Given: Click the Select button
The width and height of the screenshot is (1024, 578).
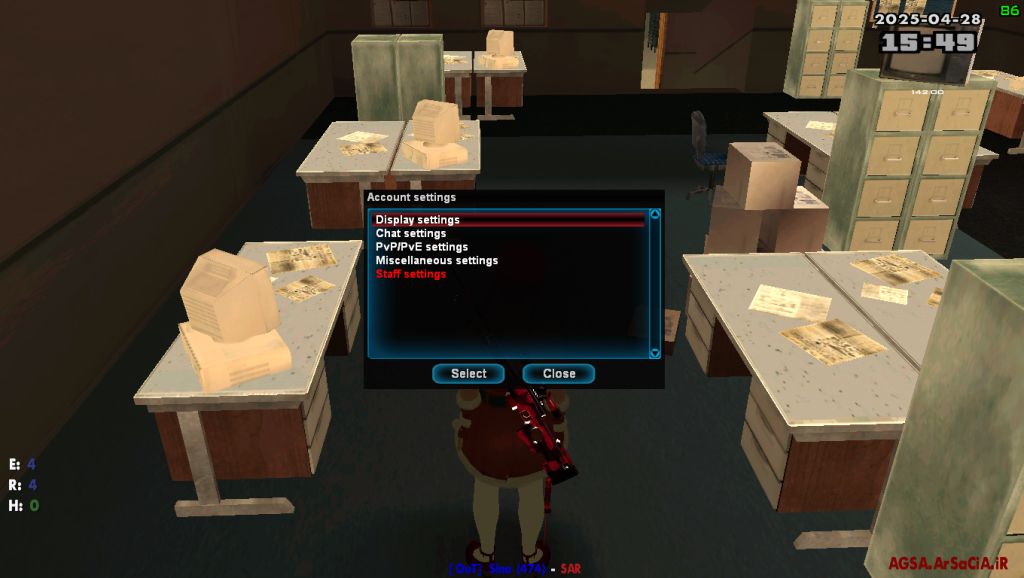Looking at the screenshot, I should pyautogui.click(x=468, y=374).
